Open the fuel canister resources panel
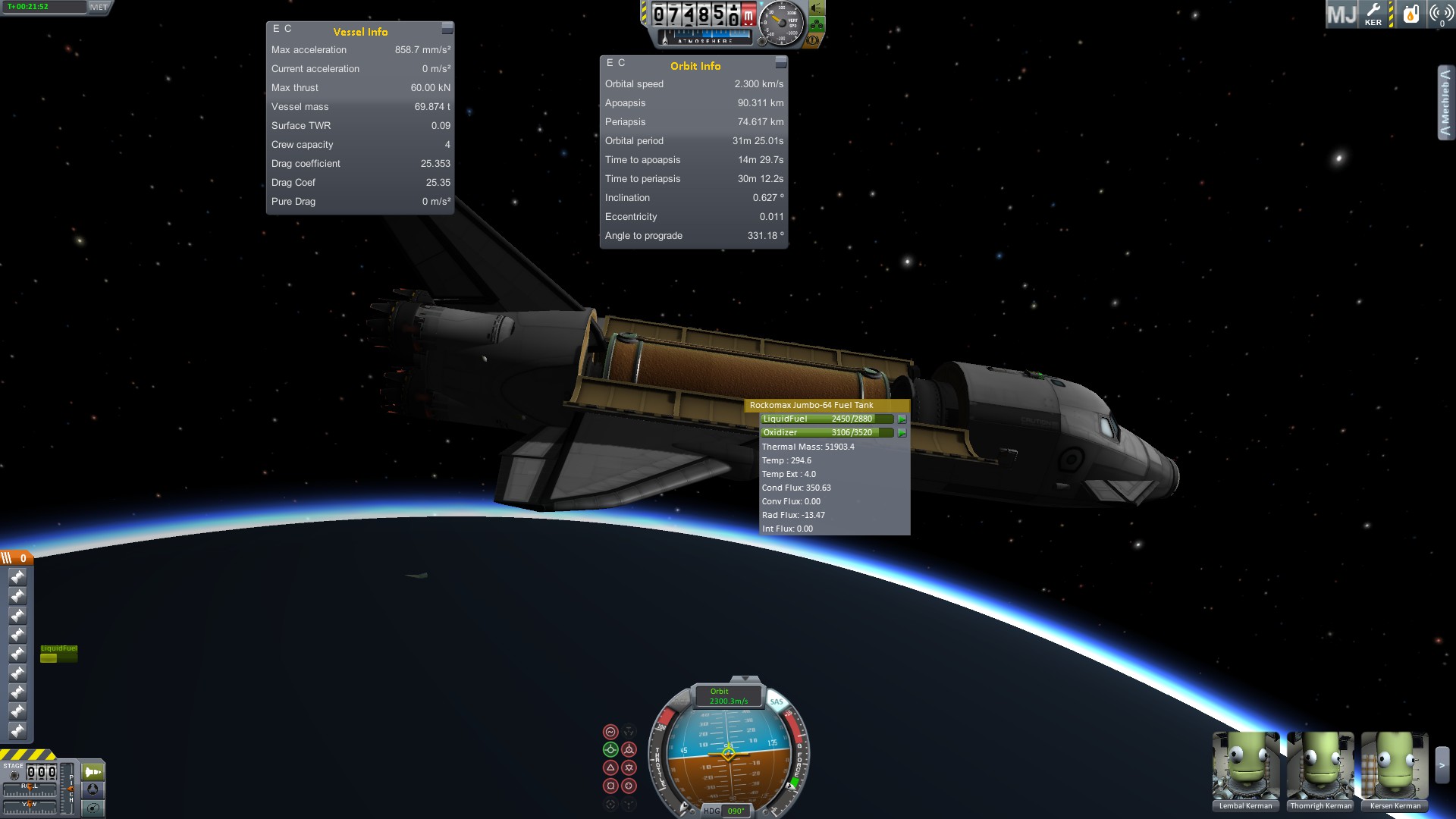 point(1410,14)
